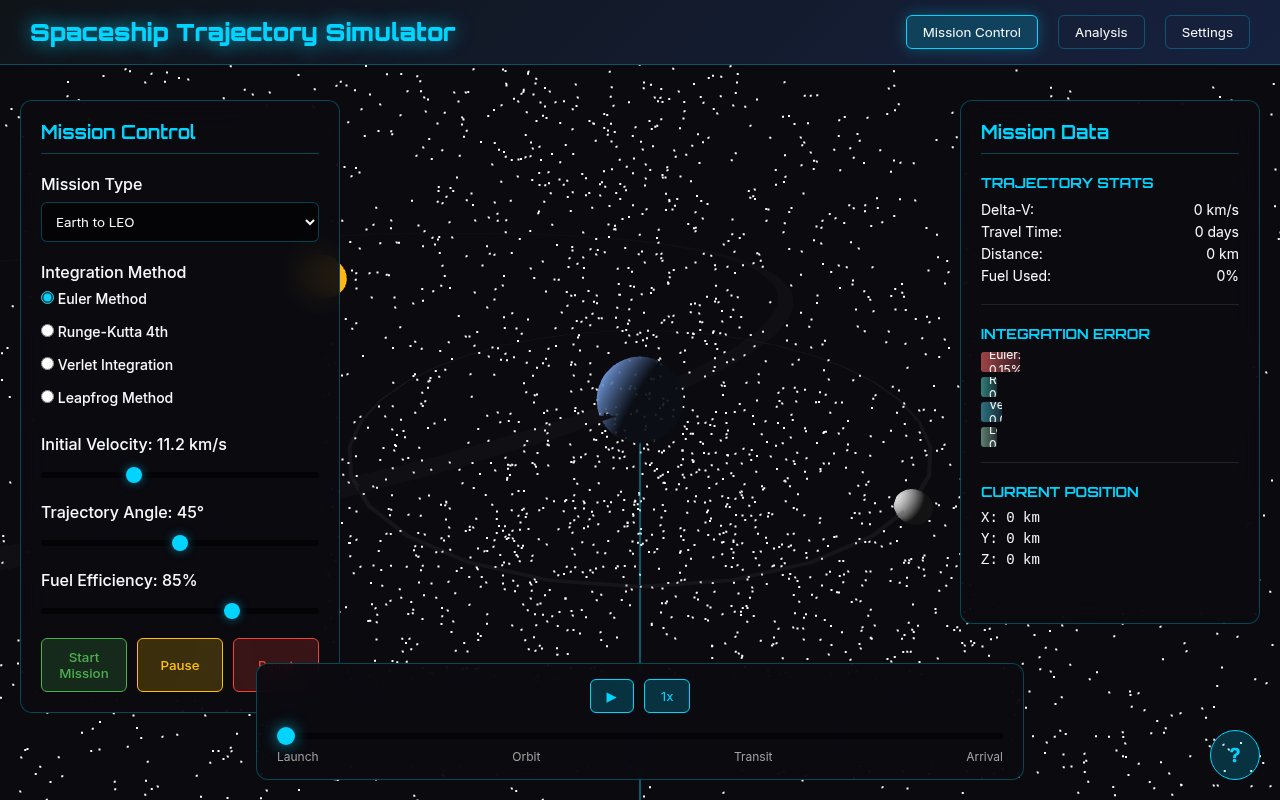Move the Trajectory Angle slider
The height and width of the screenshot is (800, 1280).
click(179, 543)
